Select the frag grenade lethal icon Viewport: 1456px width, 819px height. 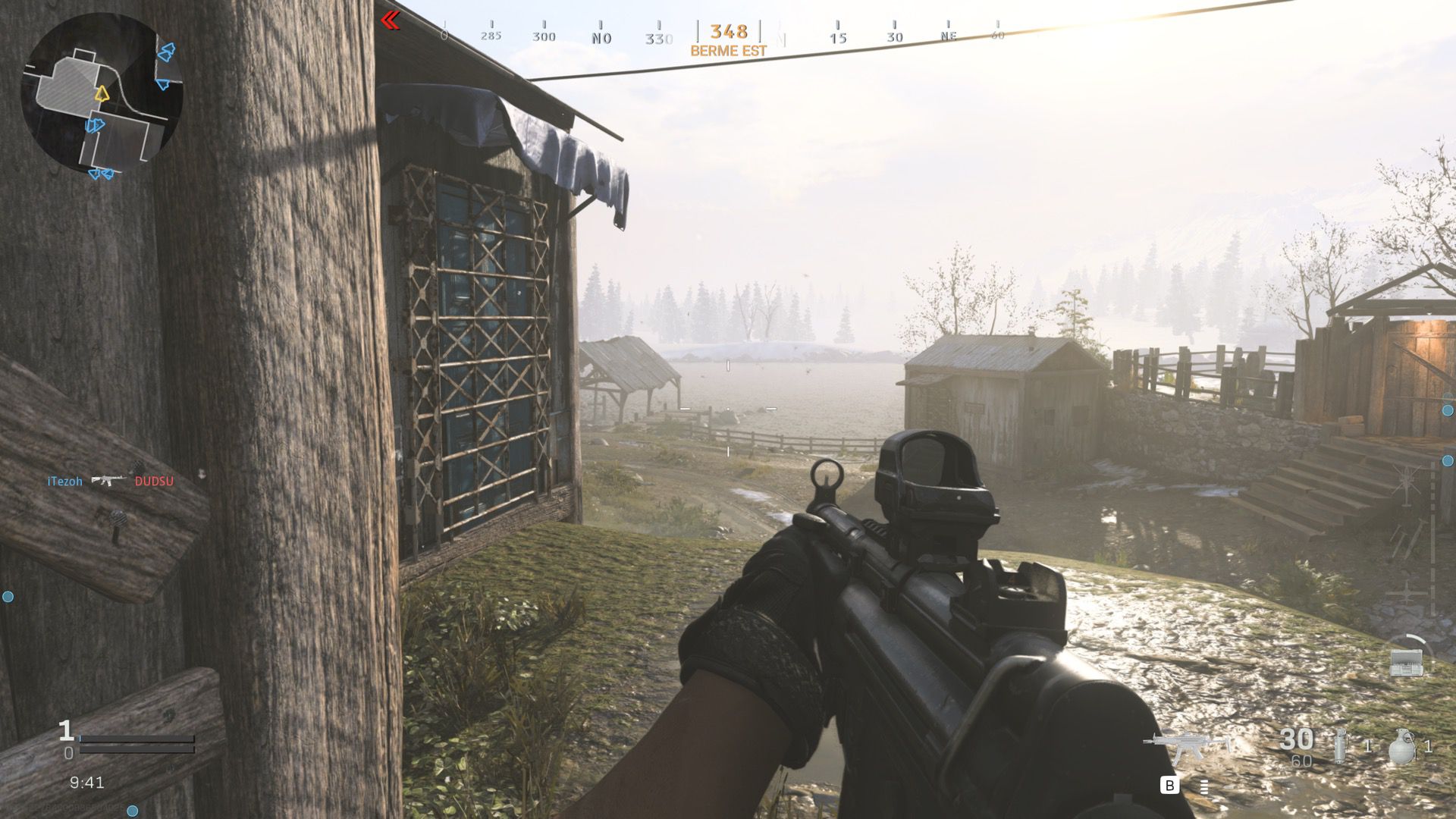coord(1402,746)
